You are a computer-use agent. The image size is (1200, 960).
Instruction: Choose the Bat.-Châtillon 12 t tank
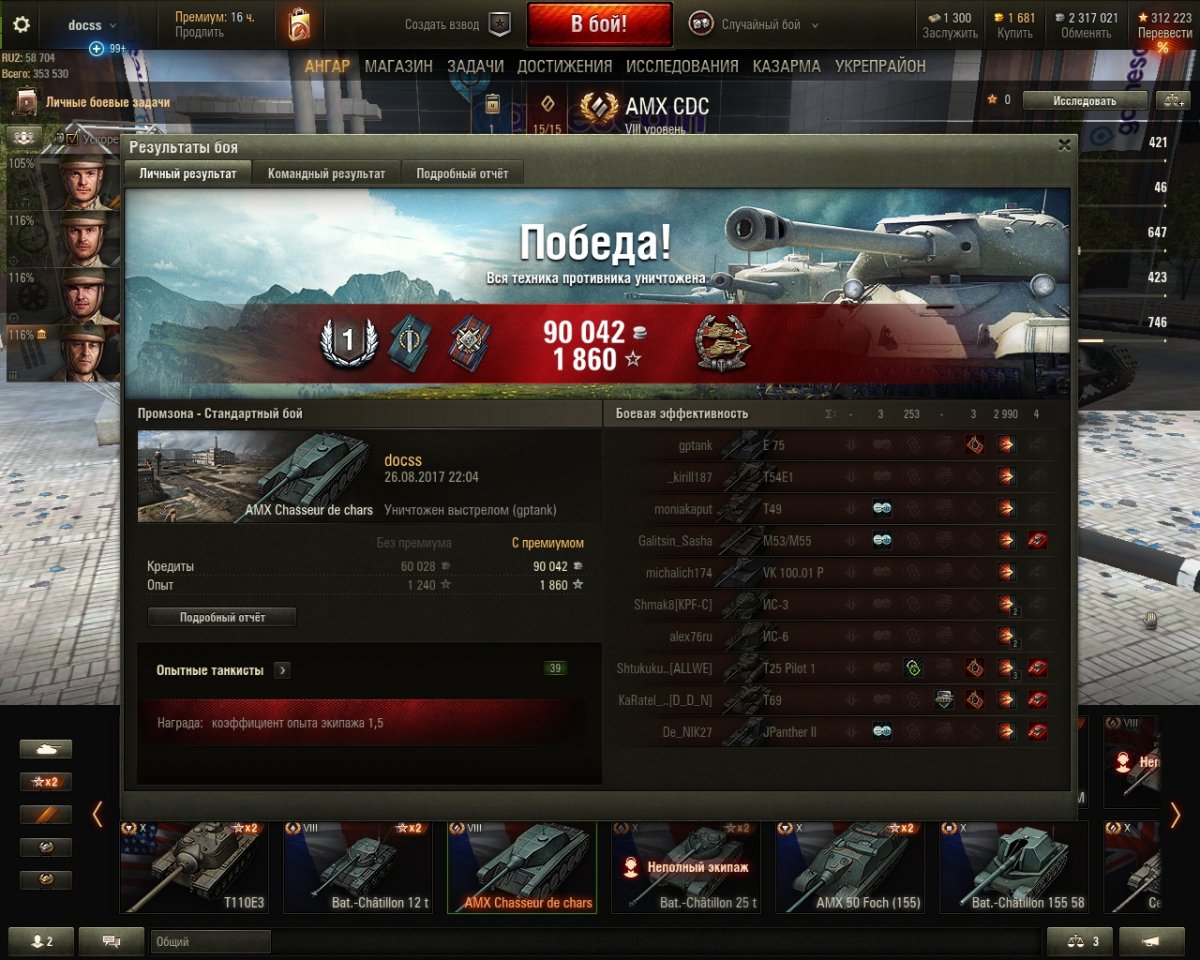(x=357, y=866)
